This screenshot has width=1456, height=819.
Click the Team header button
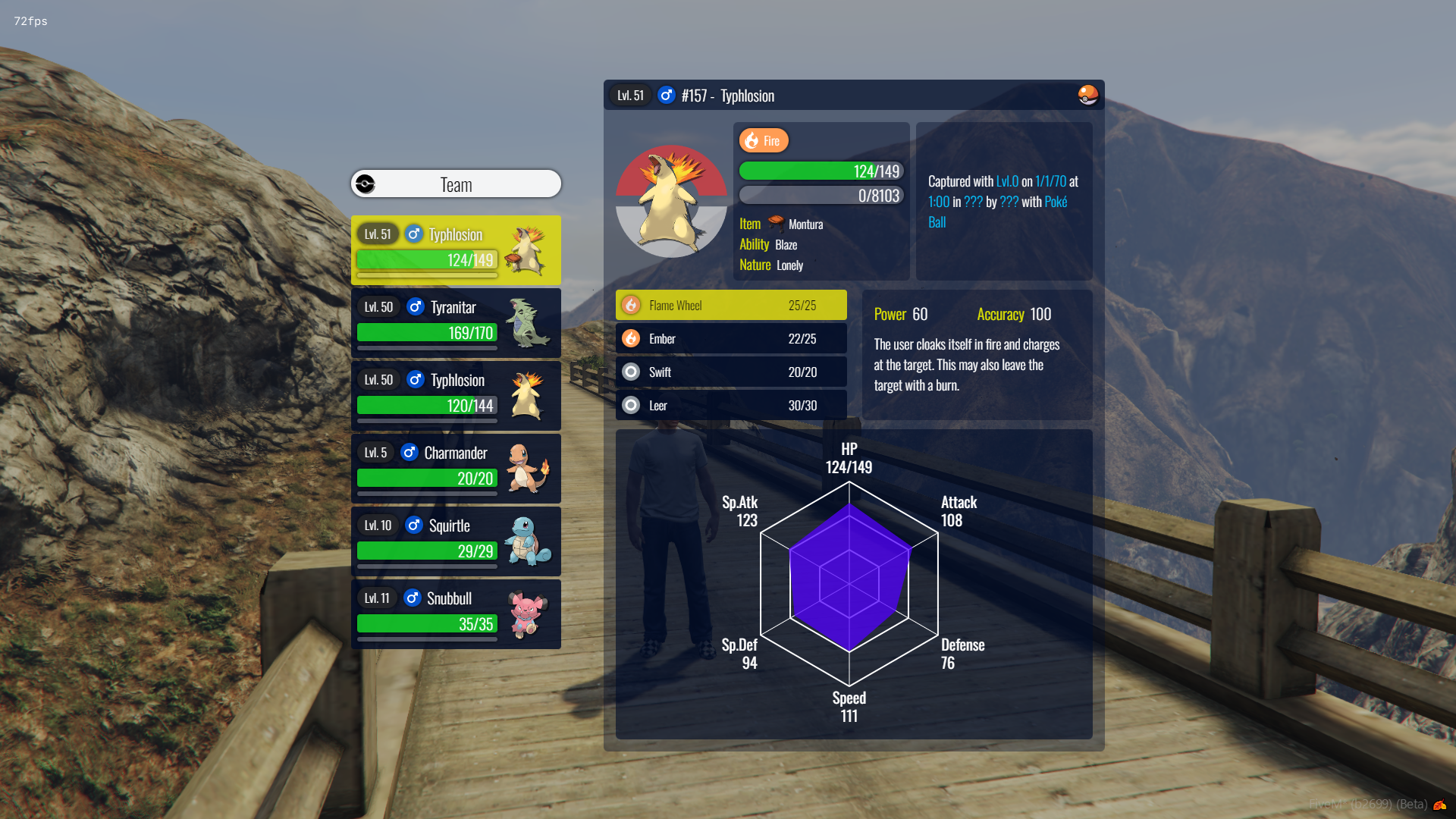click(x=456, y=184)
